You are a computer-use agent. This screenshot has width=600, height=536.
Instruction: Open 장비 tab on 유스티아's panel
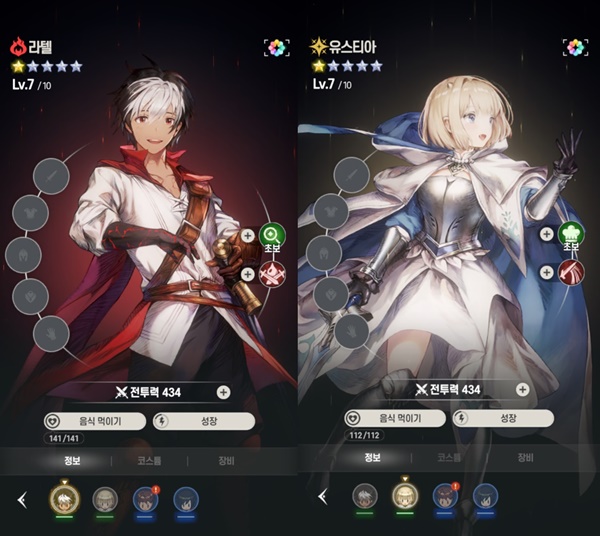click(525, 457)
